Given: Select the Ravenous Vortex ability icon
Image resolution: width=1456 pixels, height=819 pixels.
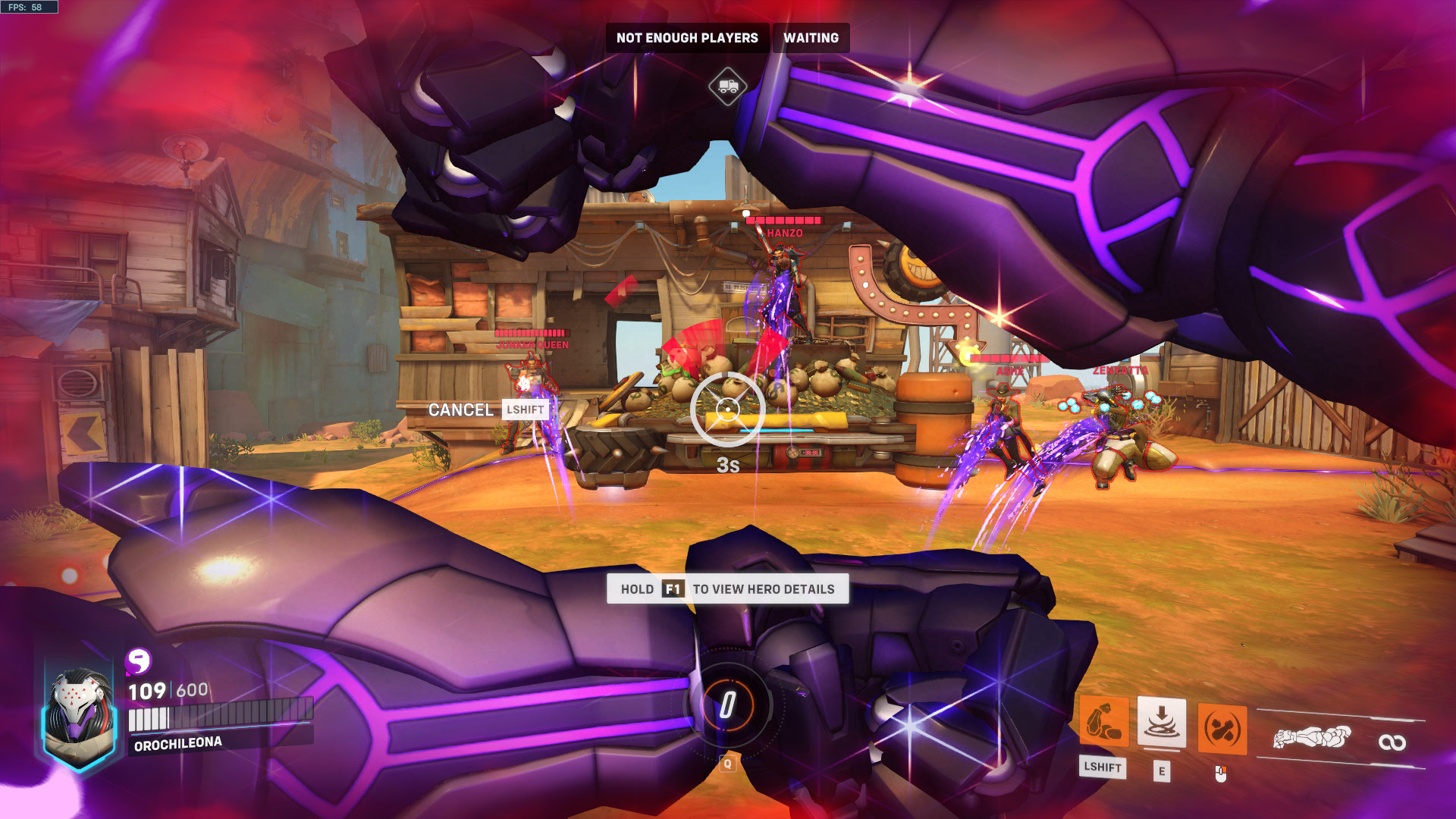Looking at the screenshot, I should [1161, 723].
